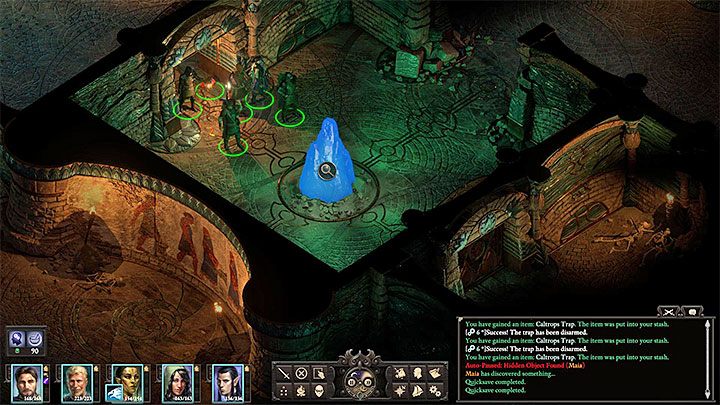
Task: Open the options gears icon
Action: click(x=435, y=390)
